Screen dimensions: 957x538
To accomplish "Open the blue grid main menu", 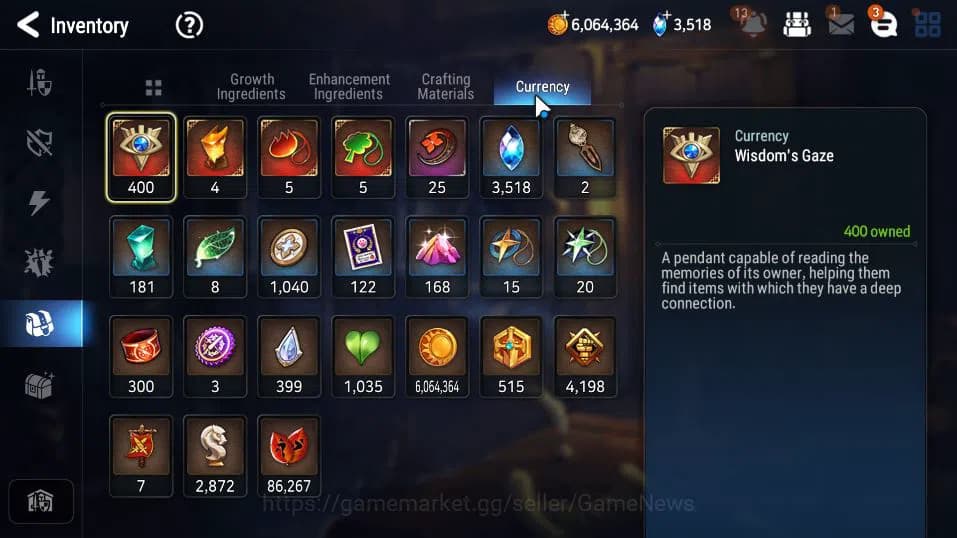I will [x=927, y=25].
